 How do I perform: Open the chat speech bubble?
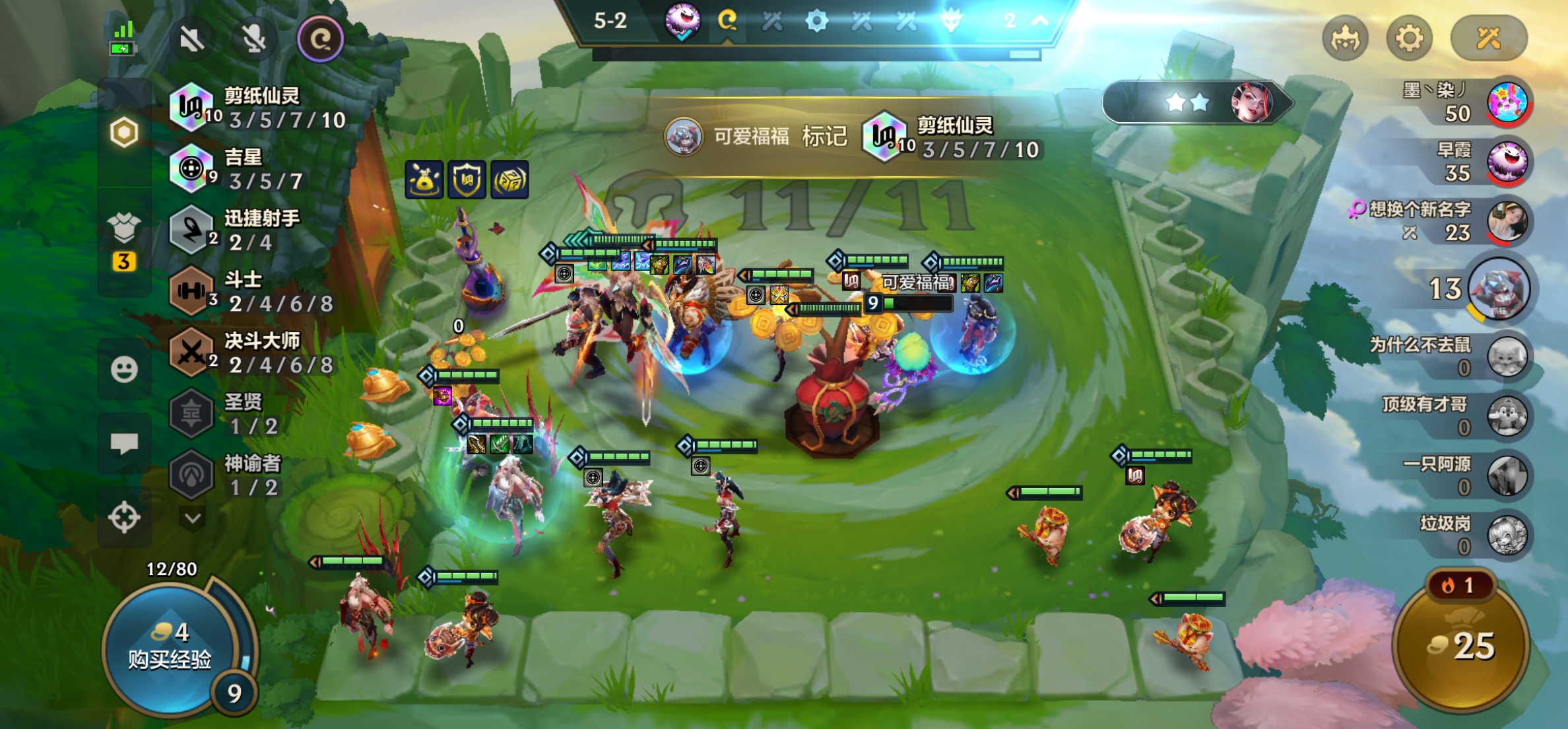[124, 443]
